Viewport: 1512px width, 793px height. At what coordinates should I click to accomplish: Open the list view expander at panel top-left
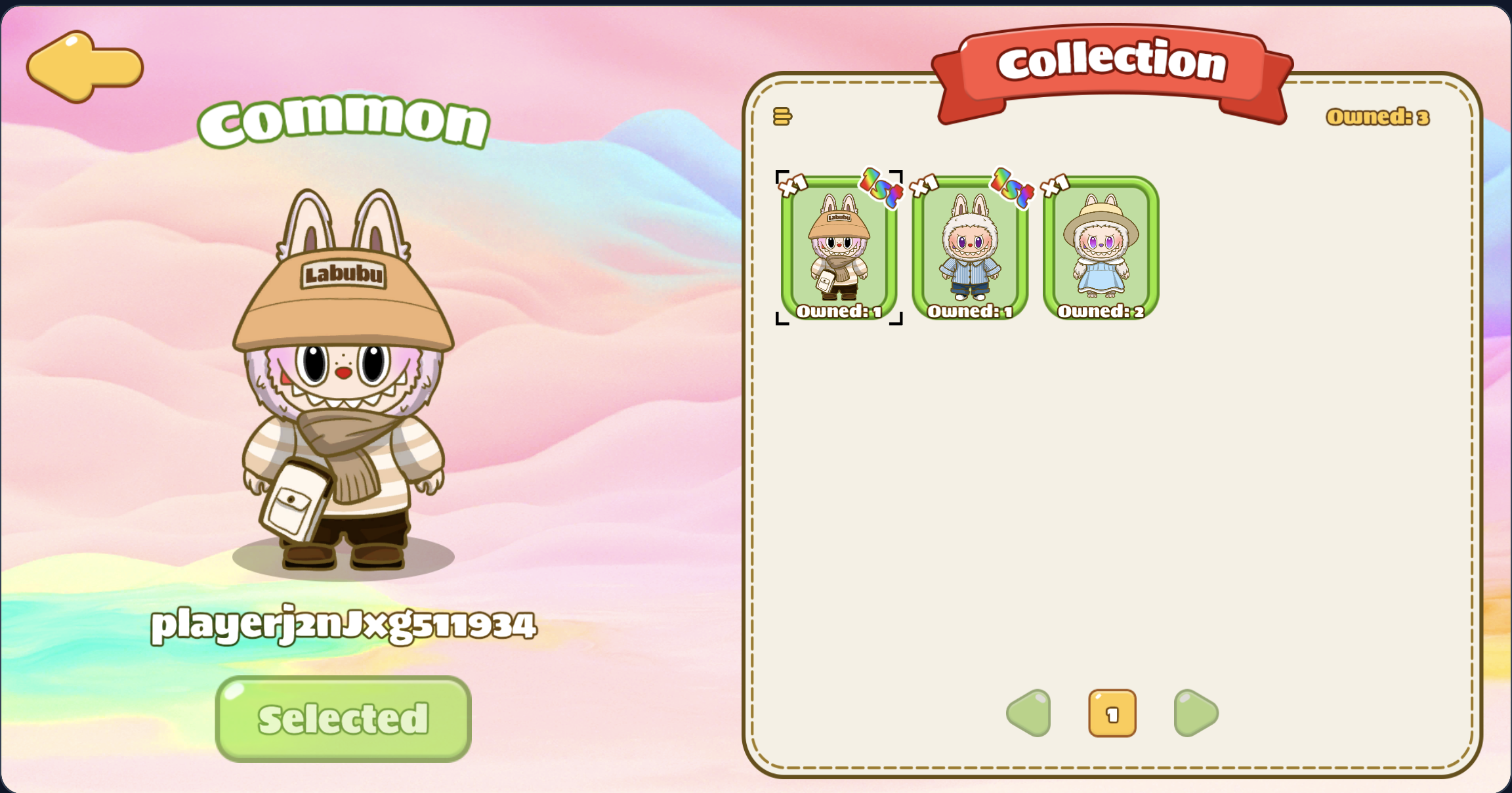(x=782, y=116)
